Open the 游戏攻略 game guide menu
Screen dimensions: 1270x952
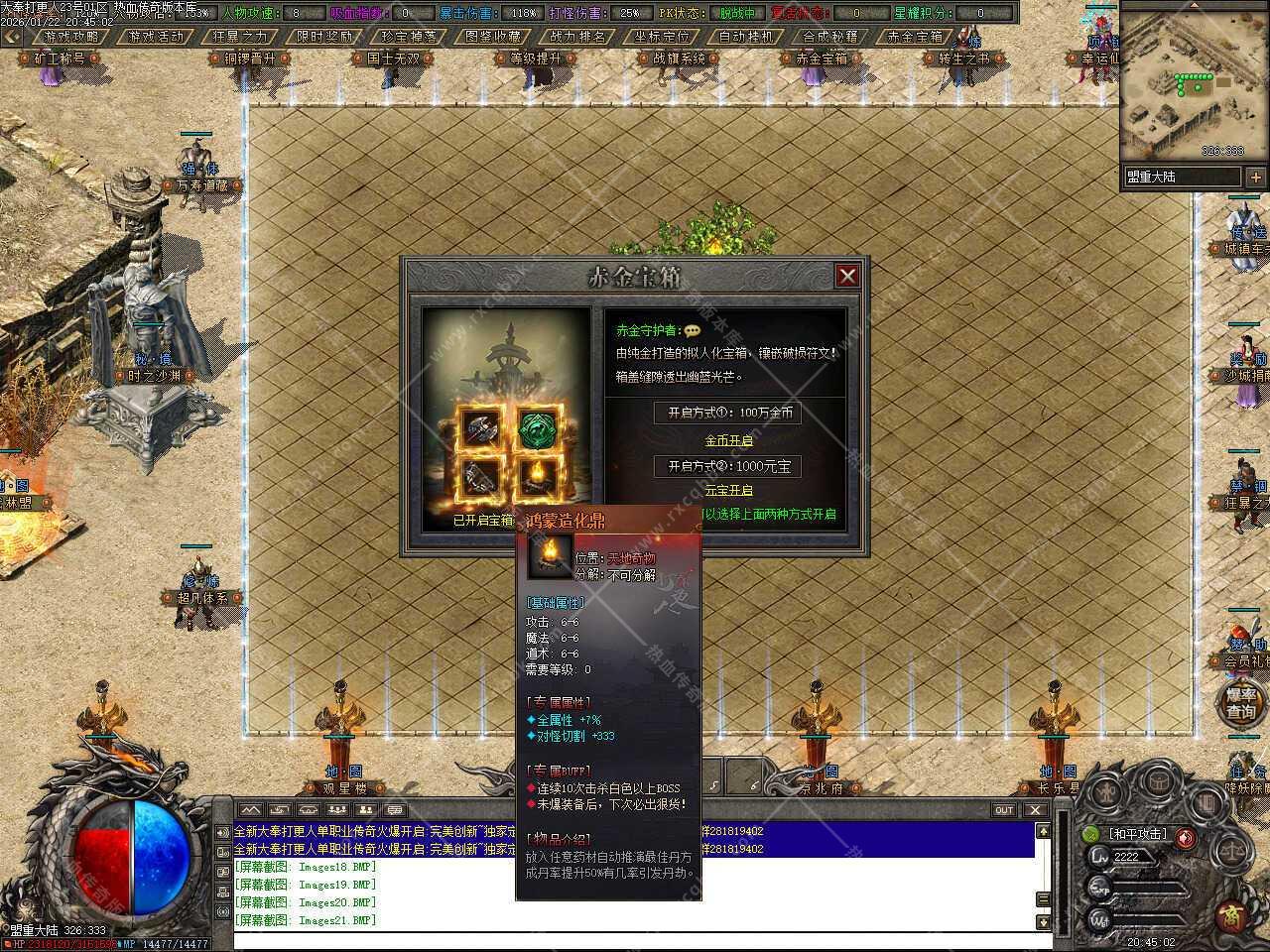point(72,37)
